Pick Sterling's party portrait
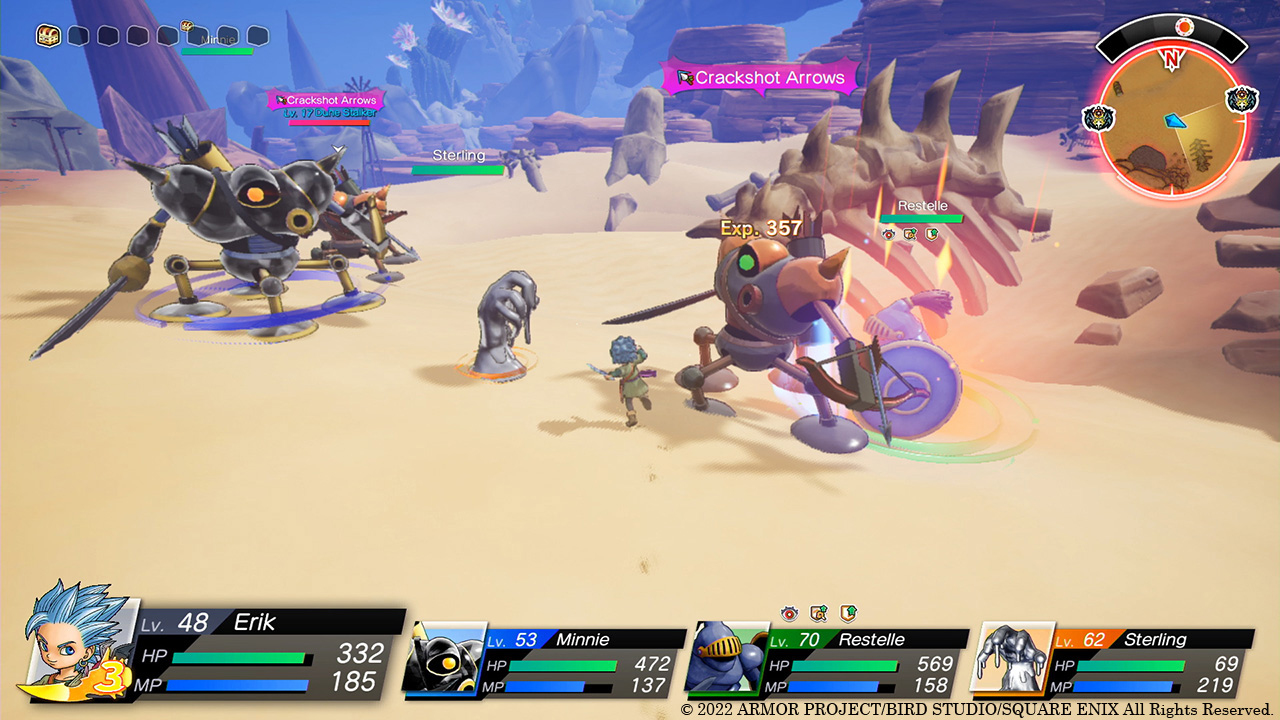 pyautogui.click(x=1011, y=657)
